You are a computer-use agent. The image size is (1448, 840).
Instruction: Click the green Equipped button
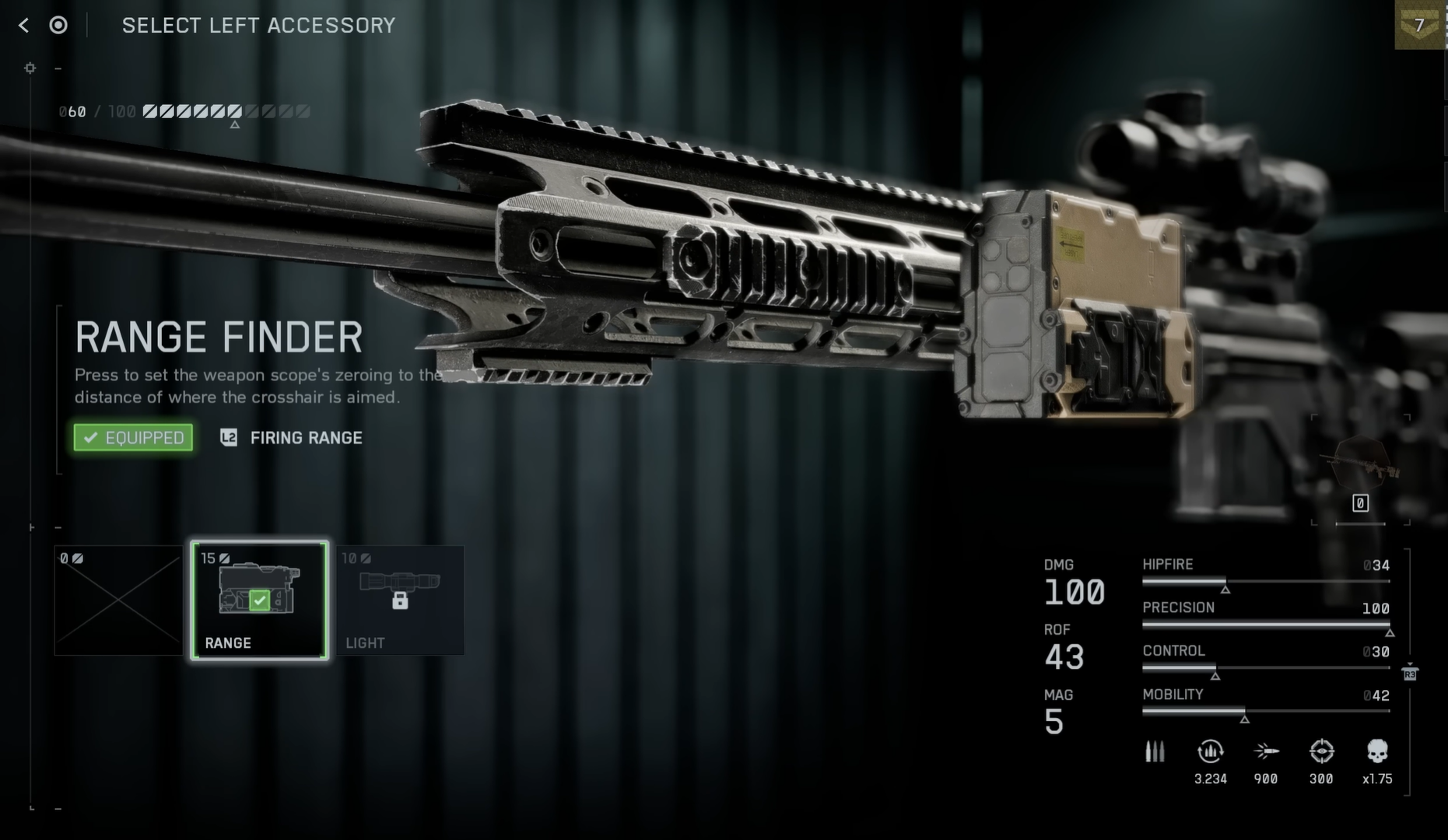point(133,438)
